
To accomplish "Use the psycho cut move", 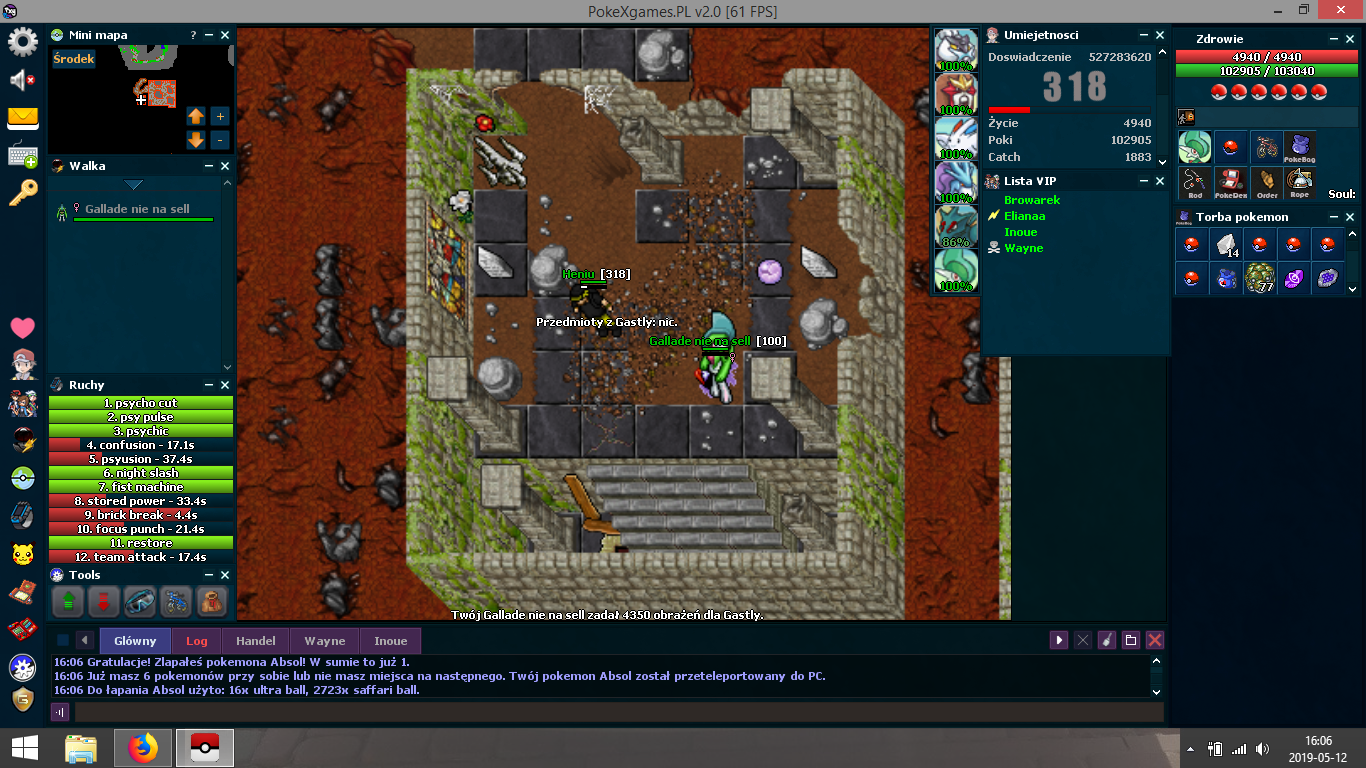I will pos(141,403).
